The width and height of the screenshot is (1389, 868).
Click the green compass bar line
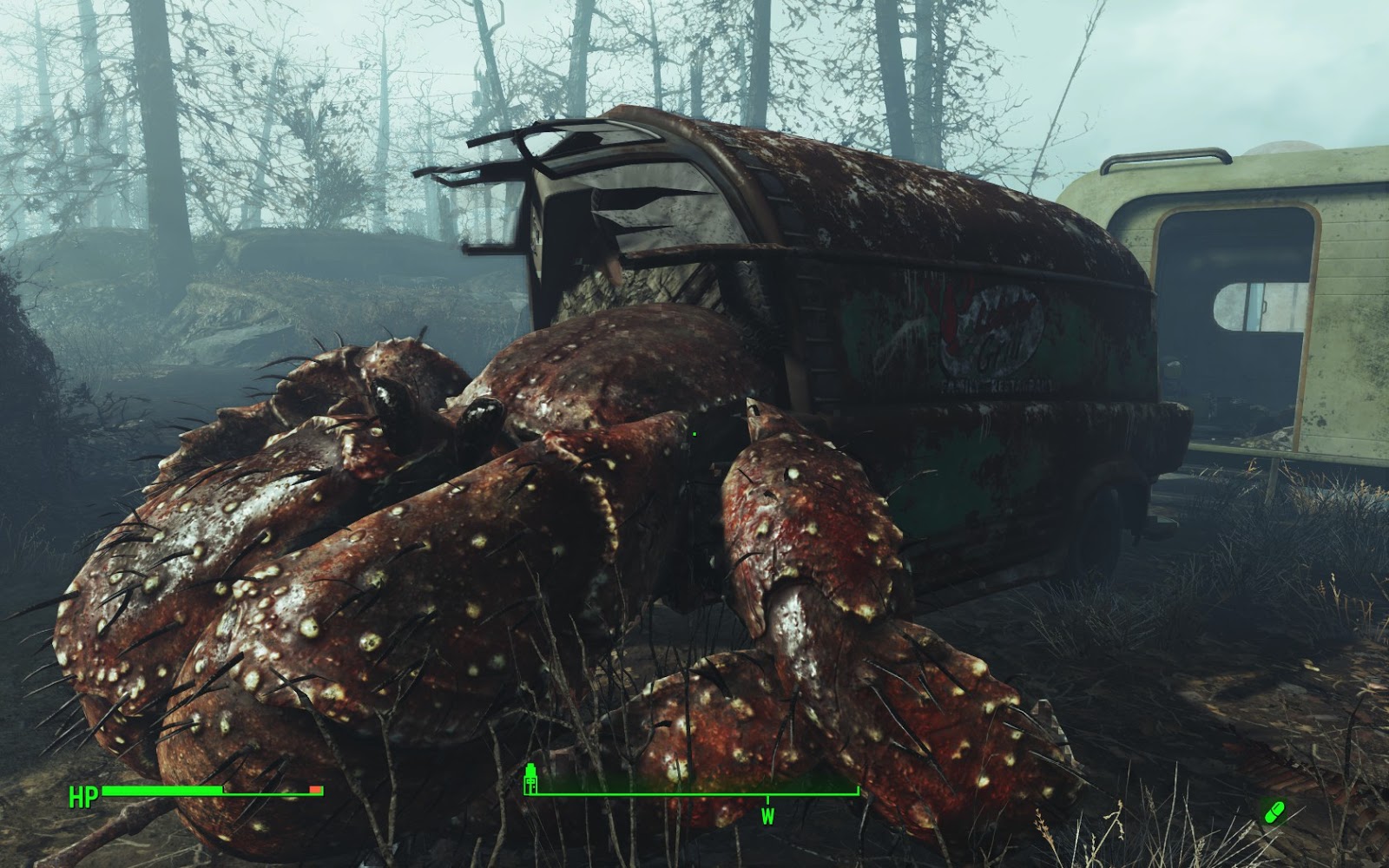(651, 792)
